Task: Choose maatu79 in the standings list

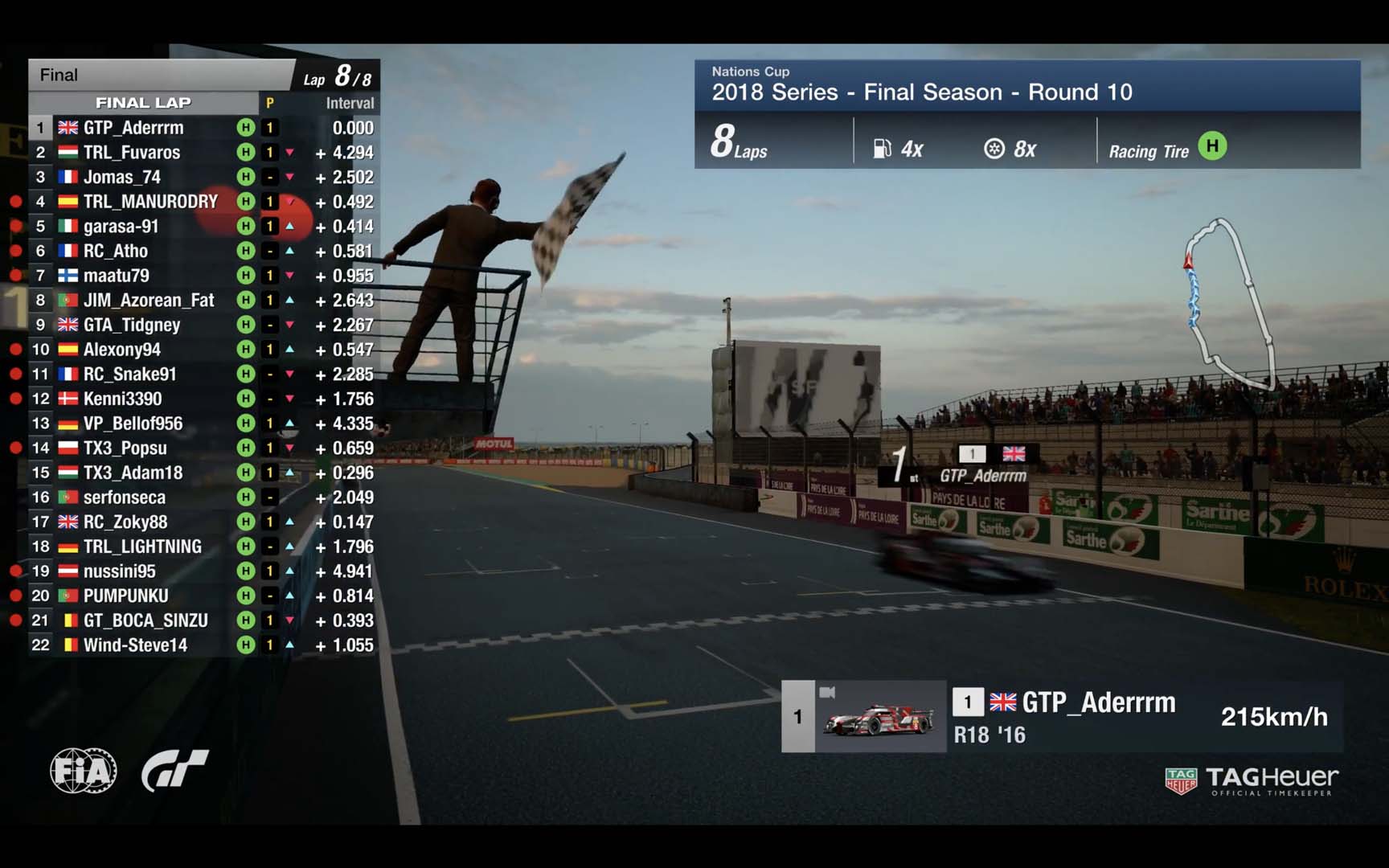Action: [117, 276]
